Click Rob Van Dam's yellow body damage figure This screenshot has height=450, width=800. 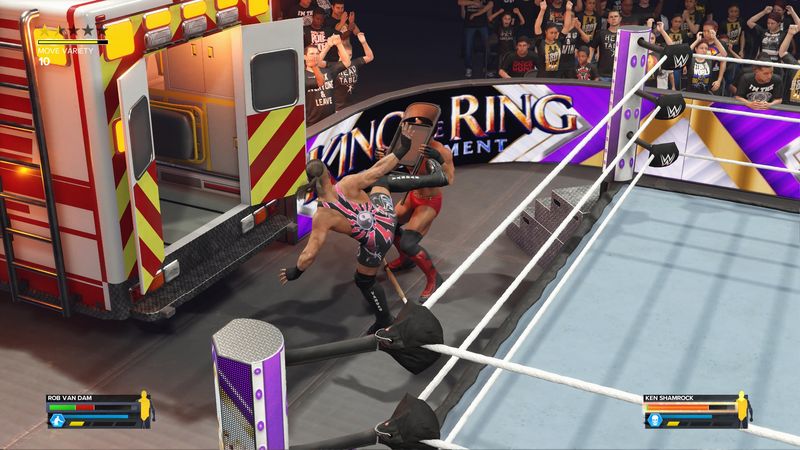(x=143, y=409)
